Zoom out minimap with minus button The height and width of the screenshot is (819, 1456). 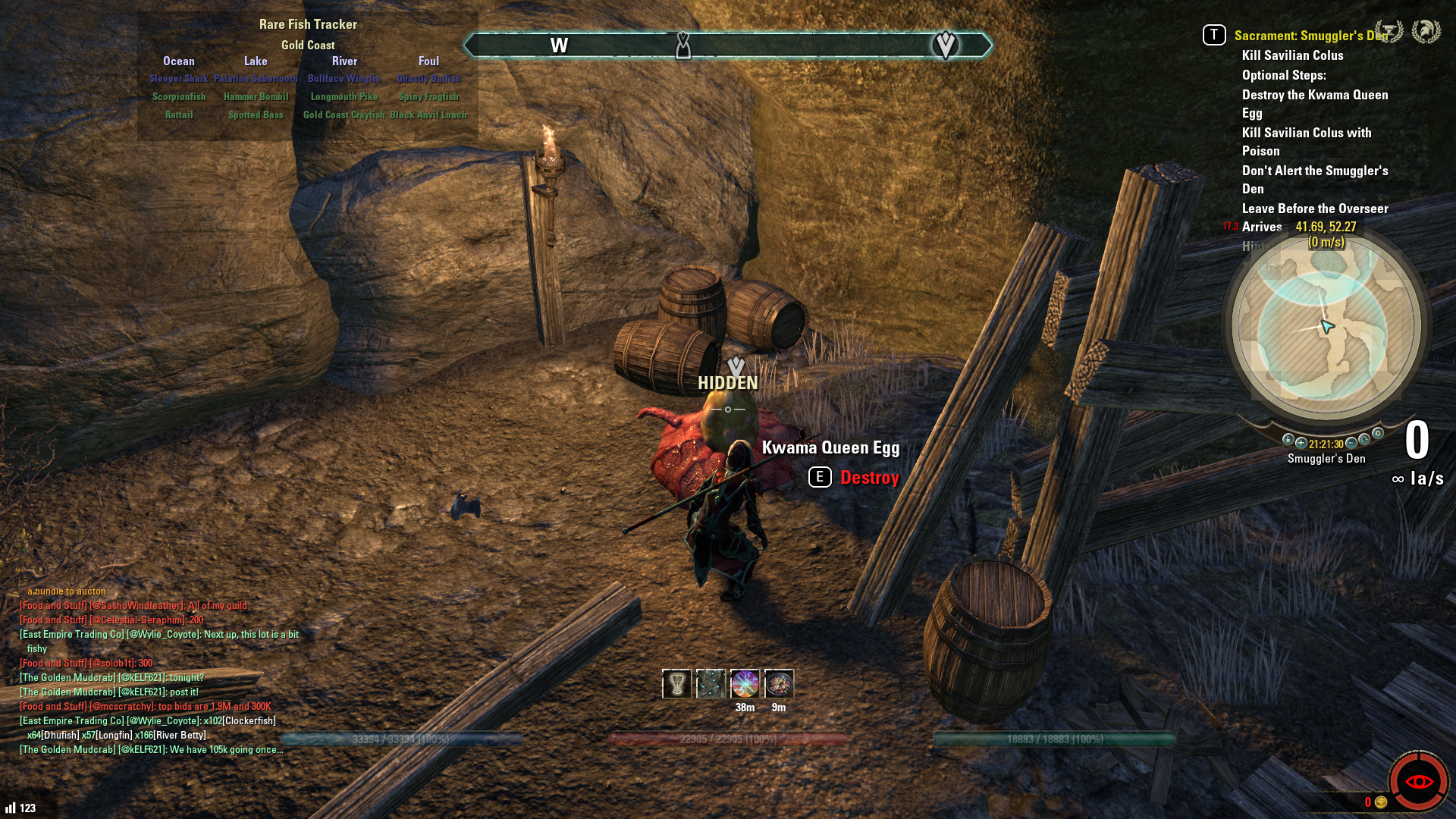pyautogui.click(x=1351, y=443)
